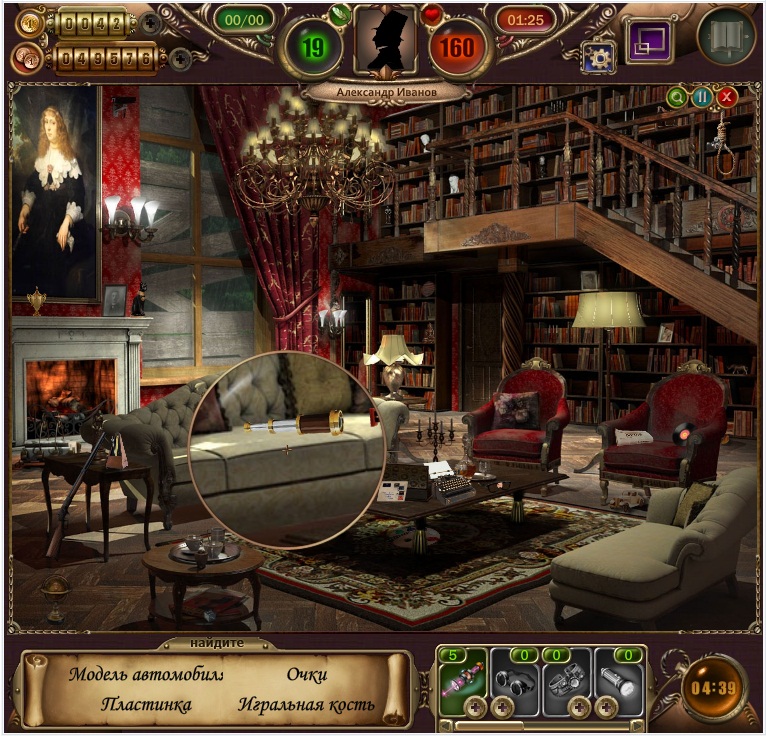Open the settings gear

599,56
